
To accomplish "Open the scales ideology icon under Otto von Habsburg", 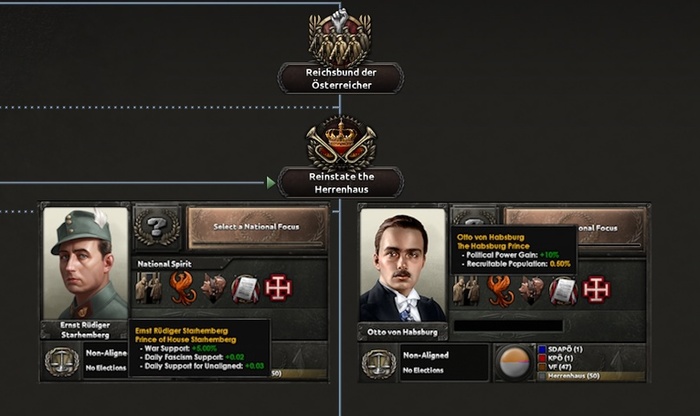I will [379, 361].
